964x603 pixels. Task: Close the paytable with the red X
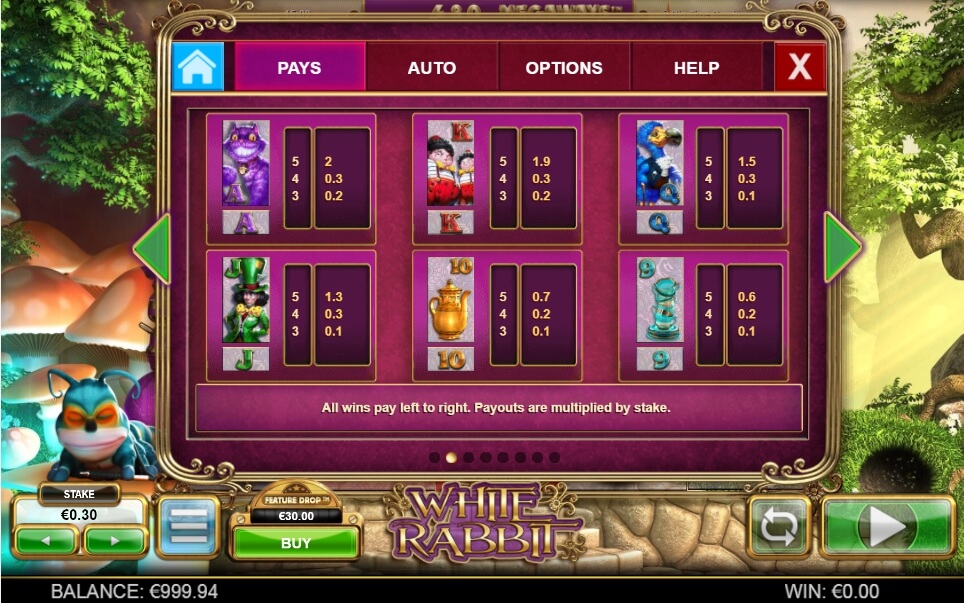pyautogui.click(x=800, y=67)
